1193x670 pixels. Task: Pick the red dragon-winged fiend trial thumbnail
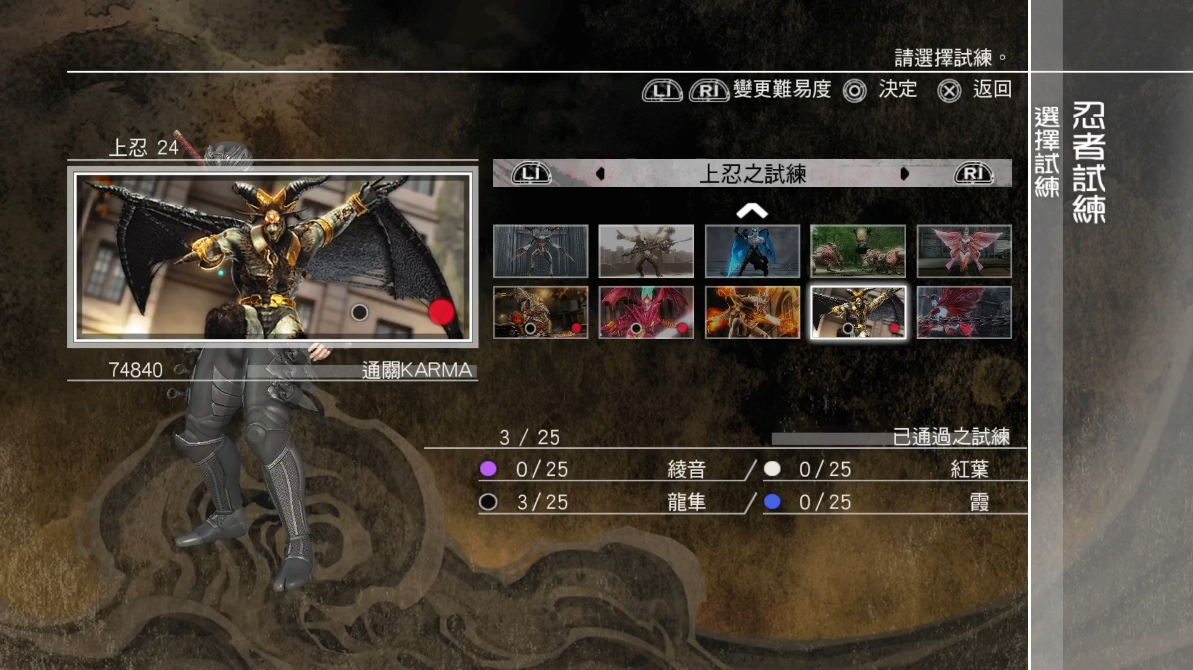pos(646,312)
